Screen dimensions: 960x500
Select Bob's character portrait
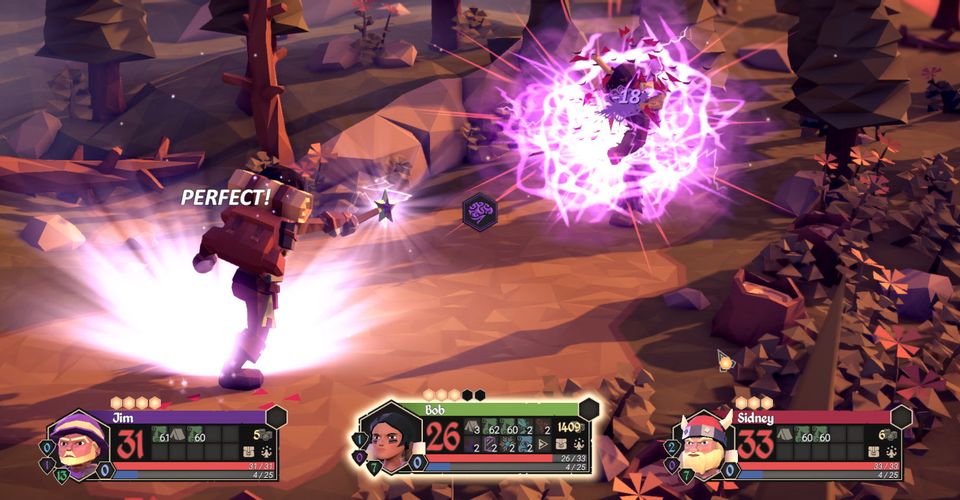[x=391, y=438]
